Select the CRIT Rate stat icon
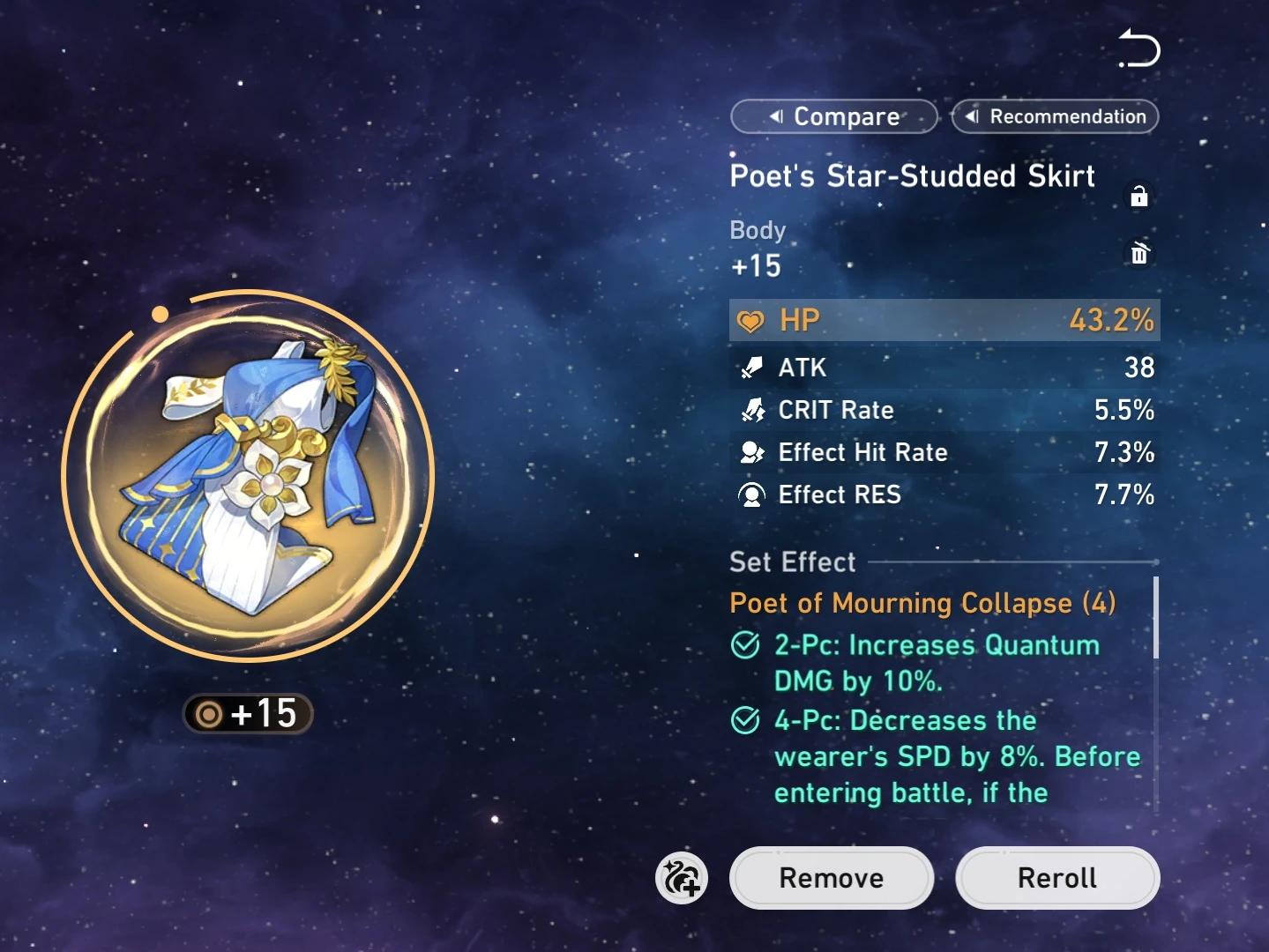Screen dimensions: 1269x952 (x=752, y=410)
